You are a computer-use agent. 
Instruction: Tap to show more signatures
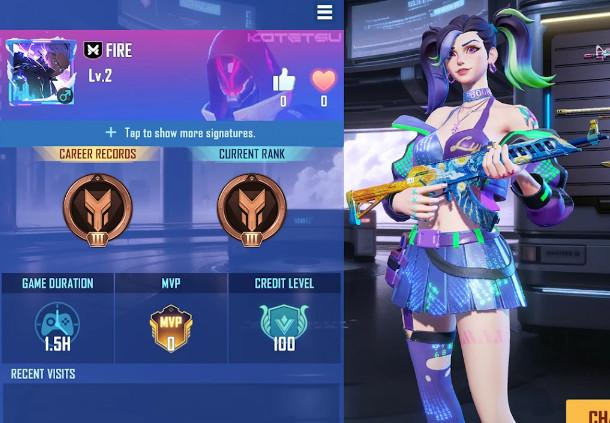pos(180,132)
